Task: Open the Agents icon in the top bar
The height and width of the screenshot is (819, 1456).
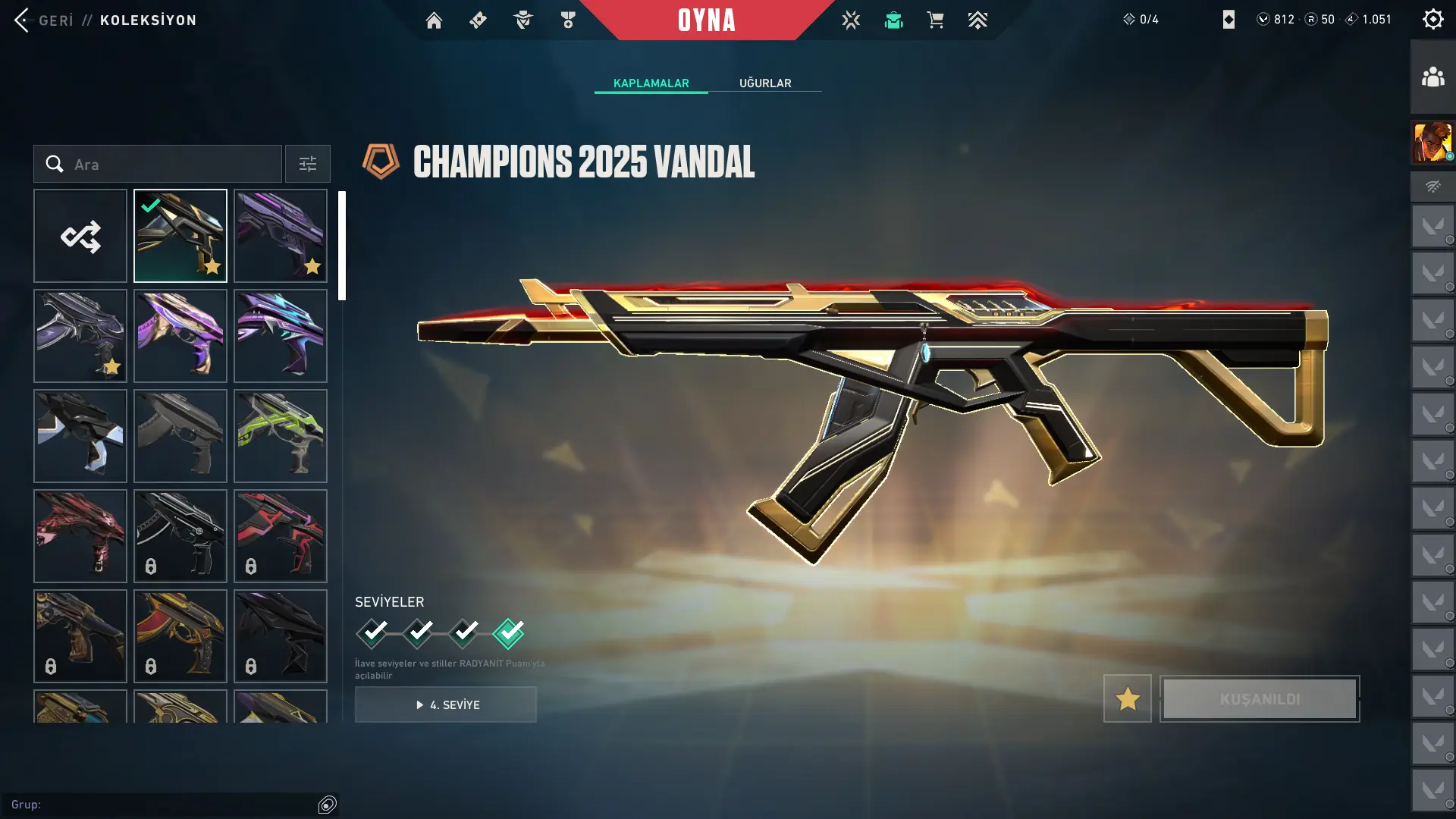Action: tap(522, 20)
